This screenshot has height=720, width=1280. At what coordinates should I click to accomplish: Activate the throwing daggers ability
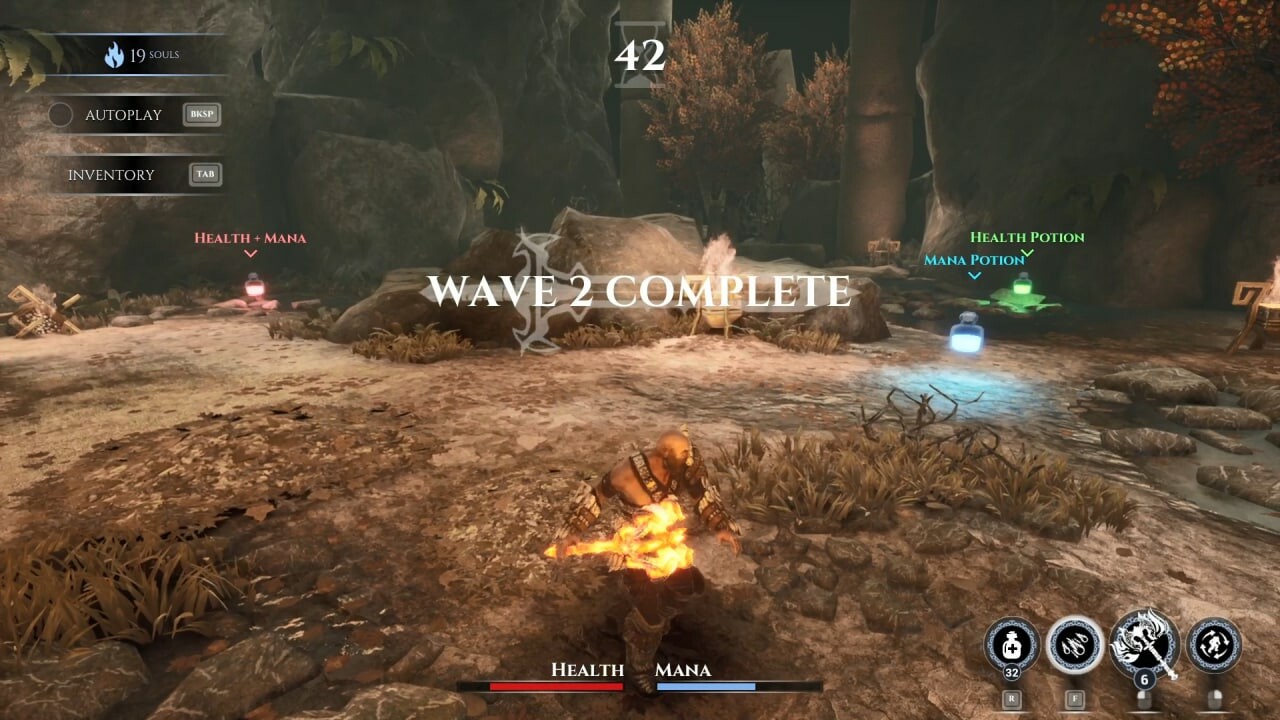coord(1075,645)
